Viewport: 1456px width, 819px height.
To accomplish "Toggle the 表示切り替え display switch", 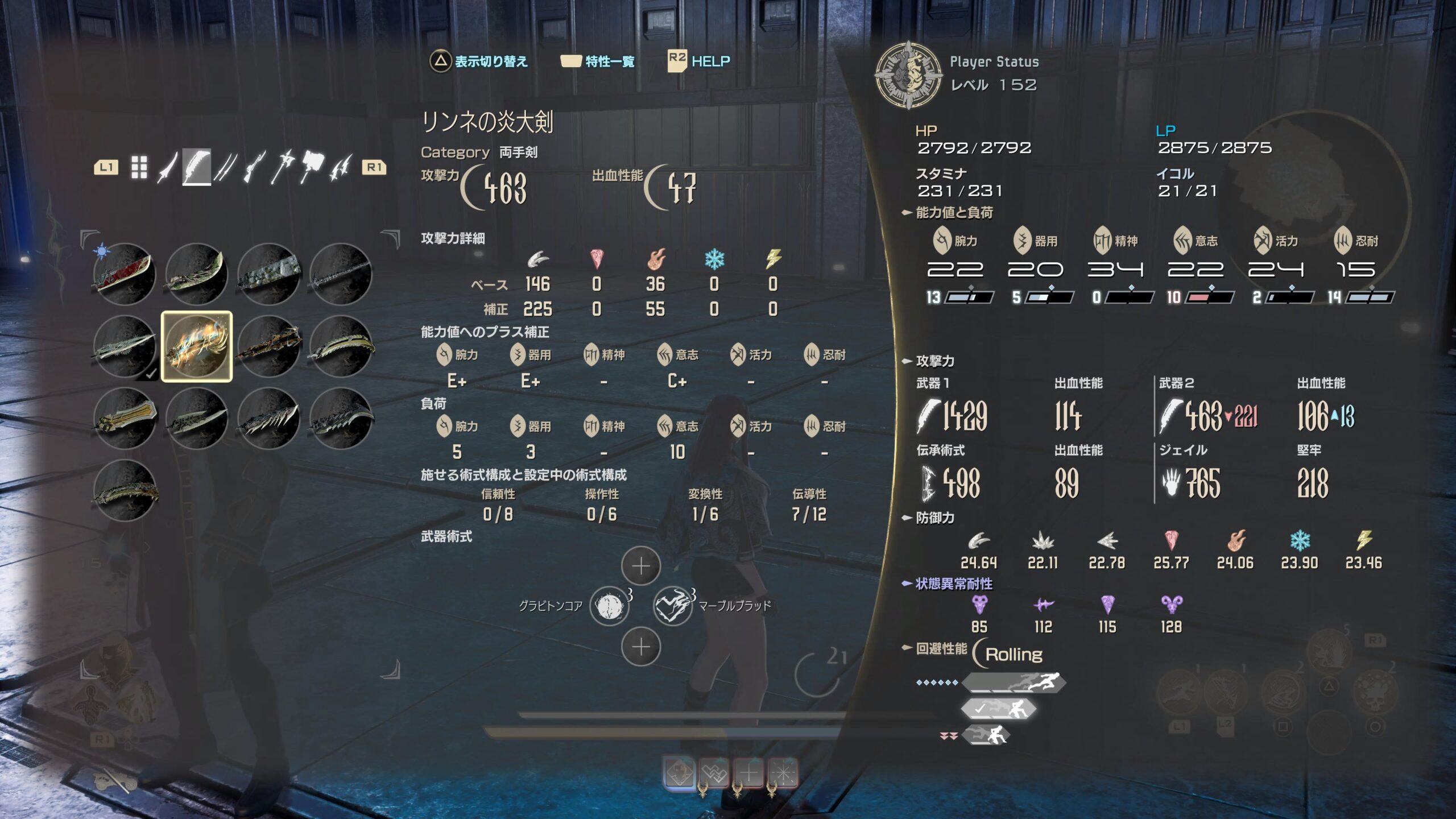I will click(479, 61).
